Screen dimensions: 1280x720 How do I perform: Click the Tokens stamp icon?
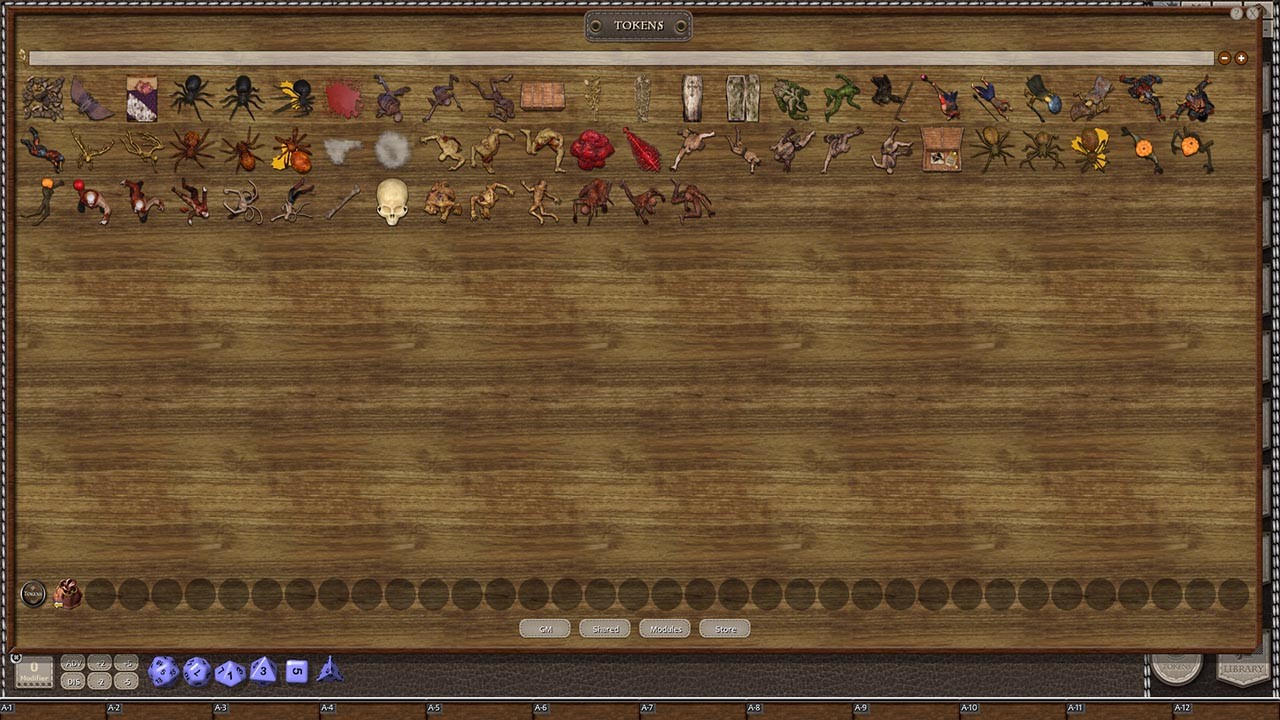[x=33, y=593]
